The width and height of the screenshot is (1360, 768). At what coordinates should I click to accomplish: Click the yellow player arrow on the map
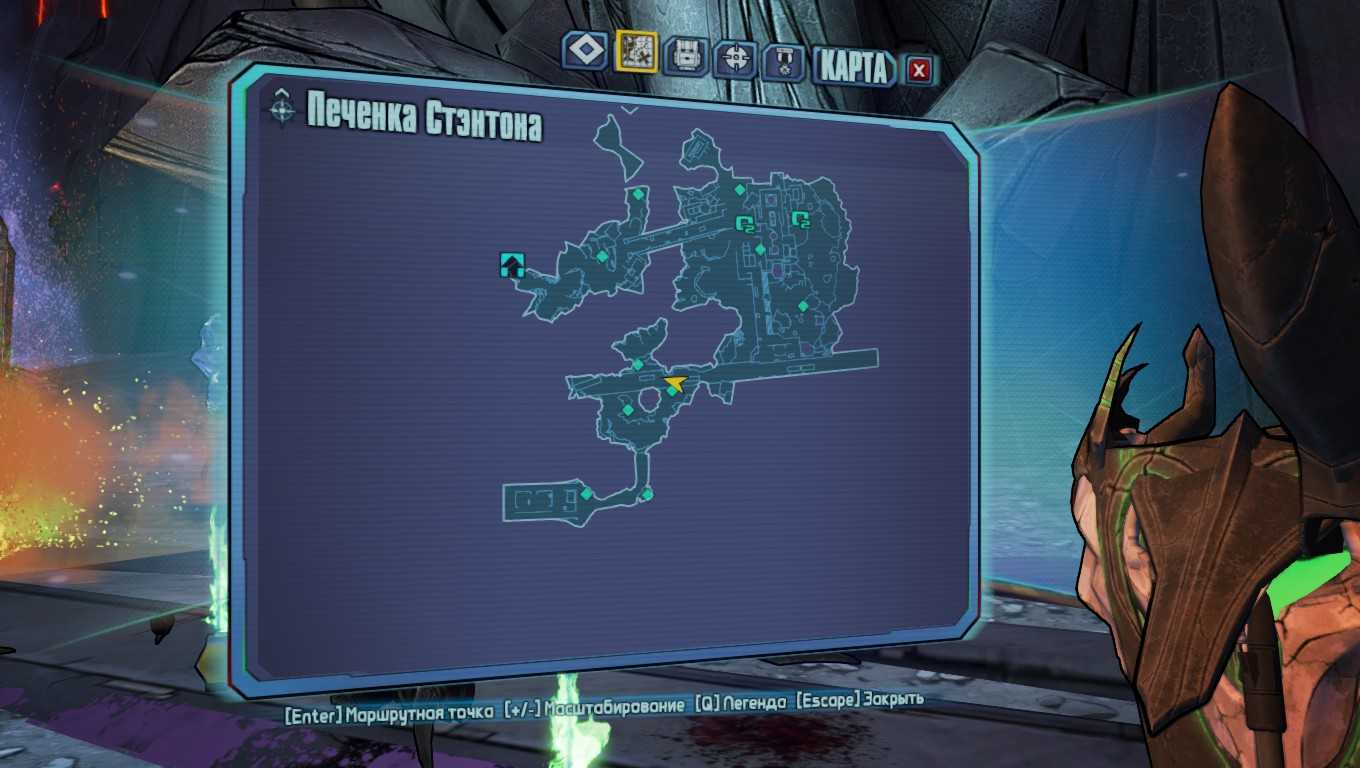coord(677,381)
